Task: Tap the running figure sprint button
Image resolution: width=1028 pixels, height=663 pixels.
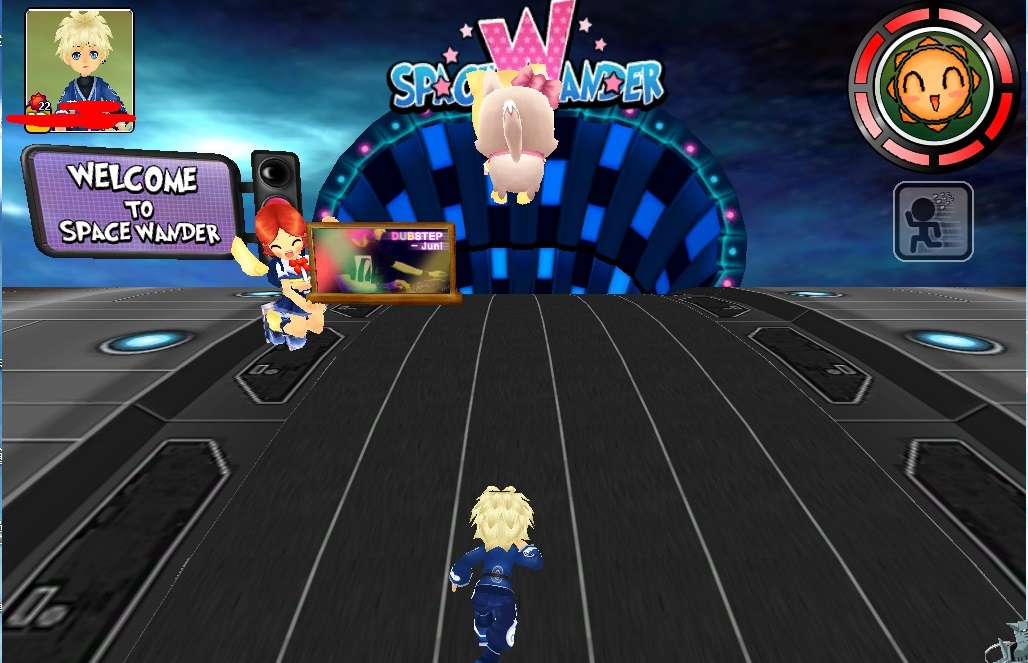Action: 933,221
